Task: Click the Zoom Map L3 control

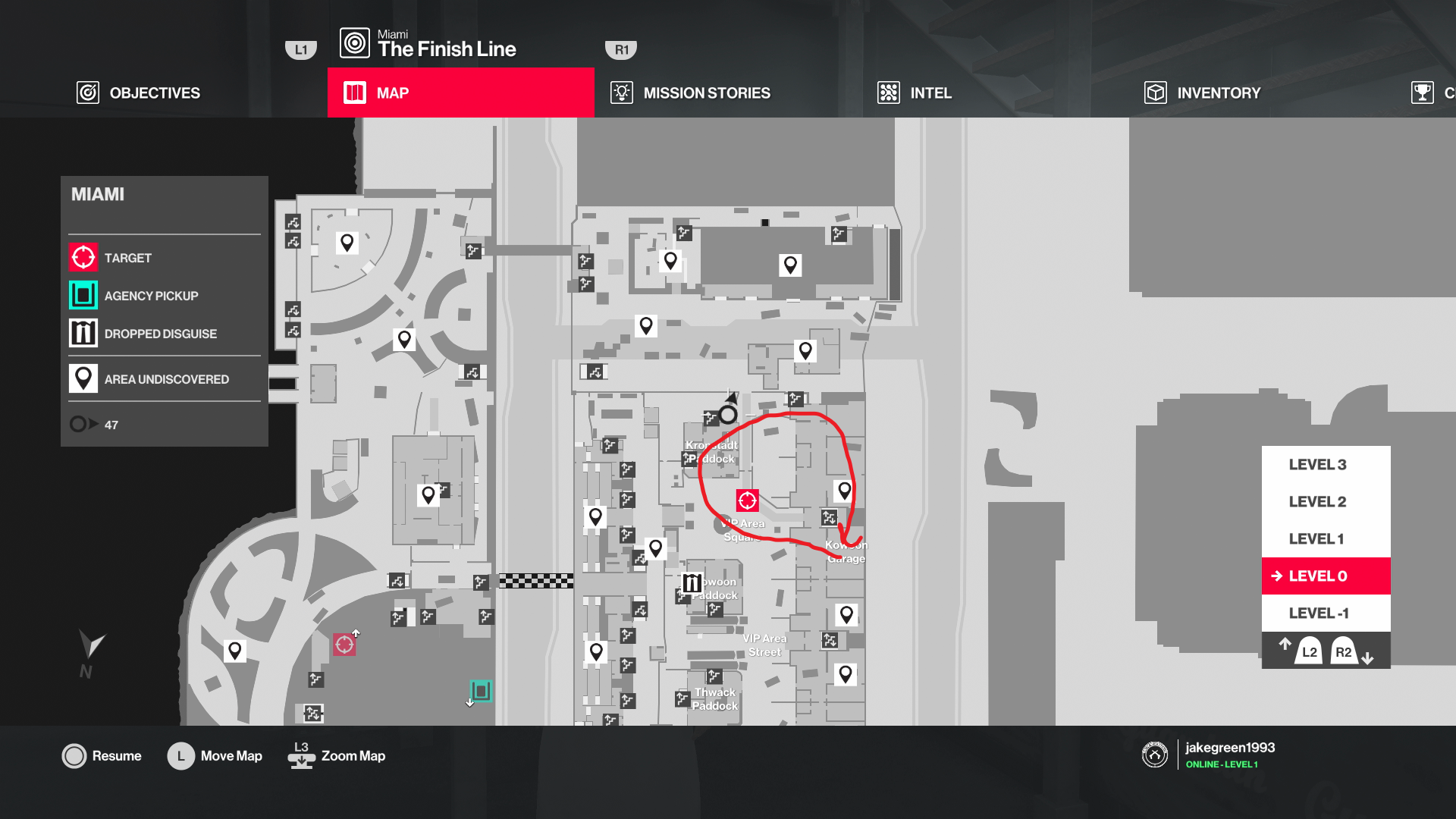Action: tap(336, 755)
